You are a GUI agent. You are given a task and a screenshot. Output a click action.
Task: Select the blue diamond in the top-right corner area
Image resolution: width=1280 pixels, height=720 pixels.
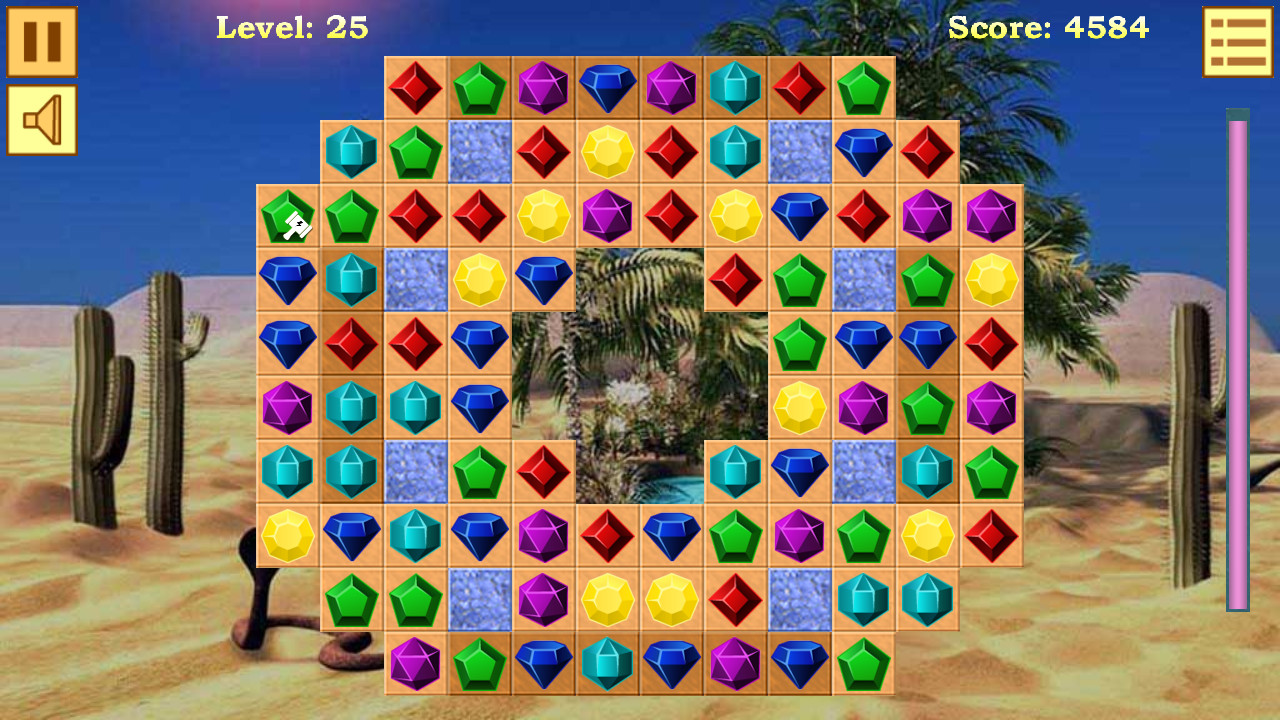(x=863, y=152)
